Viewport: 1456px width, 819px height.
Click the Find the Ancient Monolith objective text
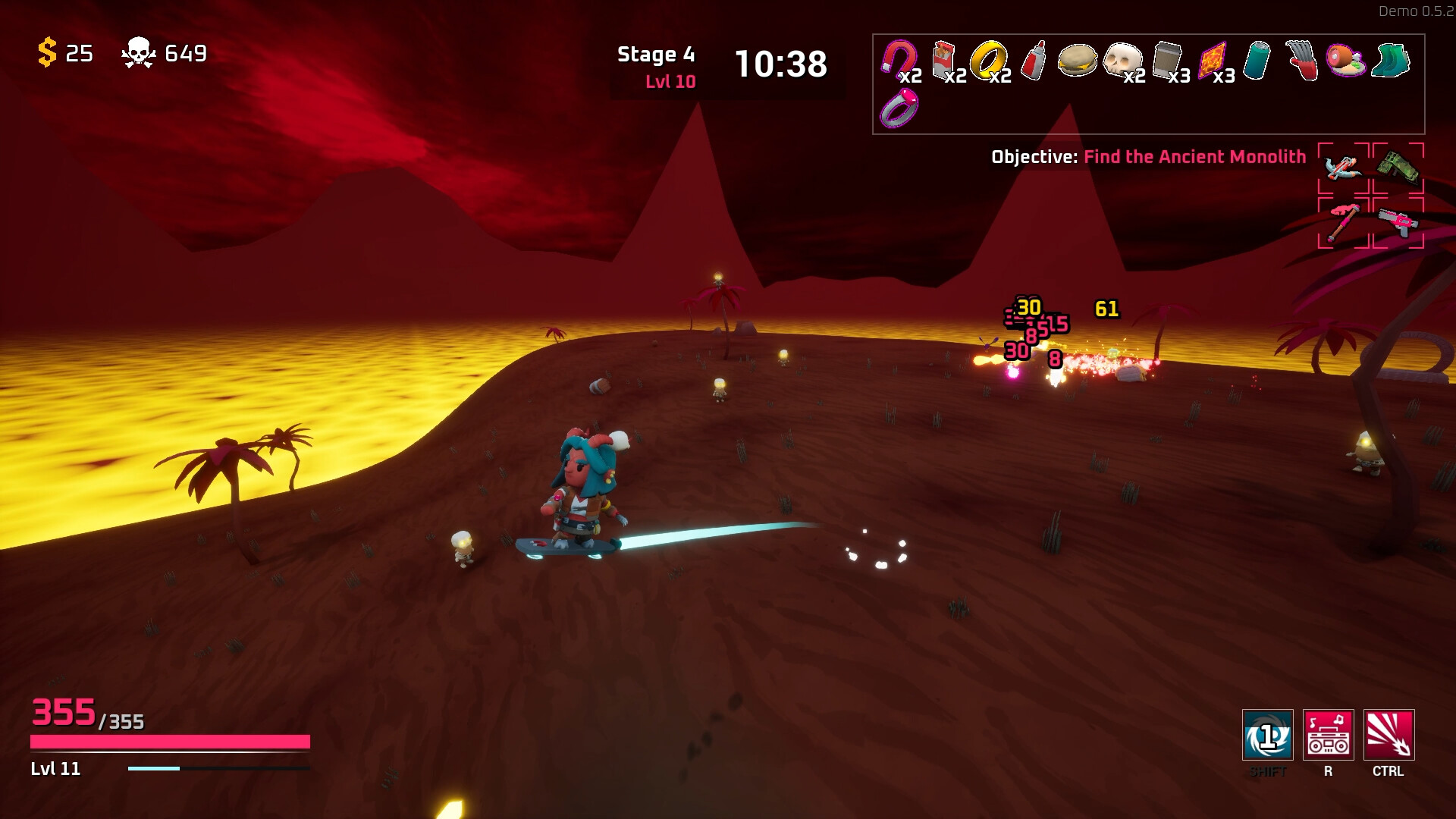(1194, 158)
